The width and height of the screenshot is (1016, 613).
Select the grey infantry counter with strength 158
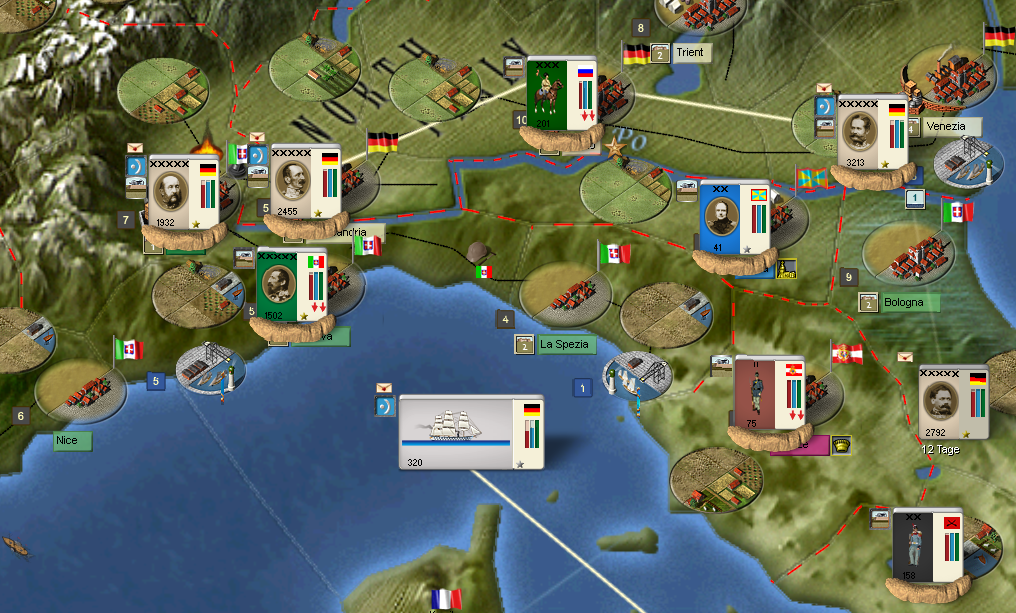[927, 546]
